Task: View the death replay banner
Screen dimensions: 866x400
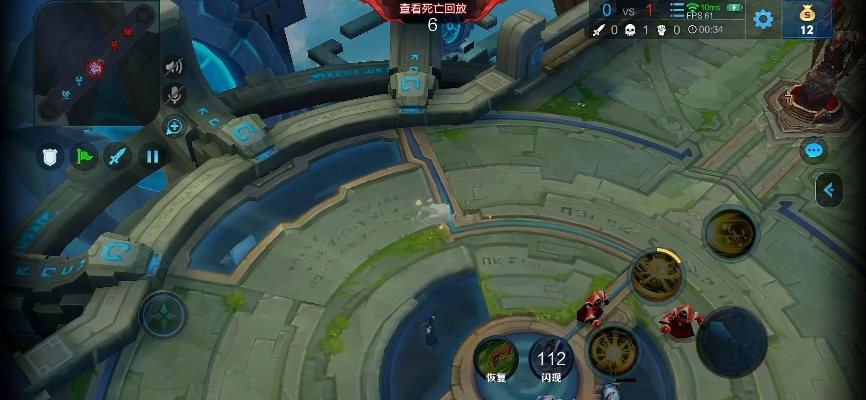Action: coord(432,9)
